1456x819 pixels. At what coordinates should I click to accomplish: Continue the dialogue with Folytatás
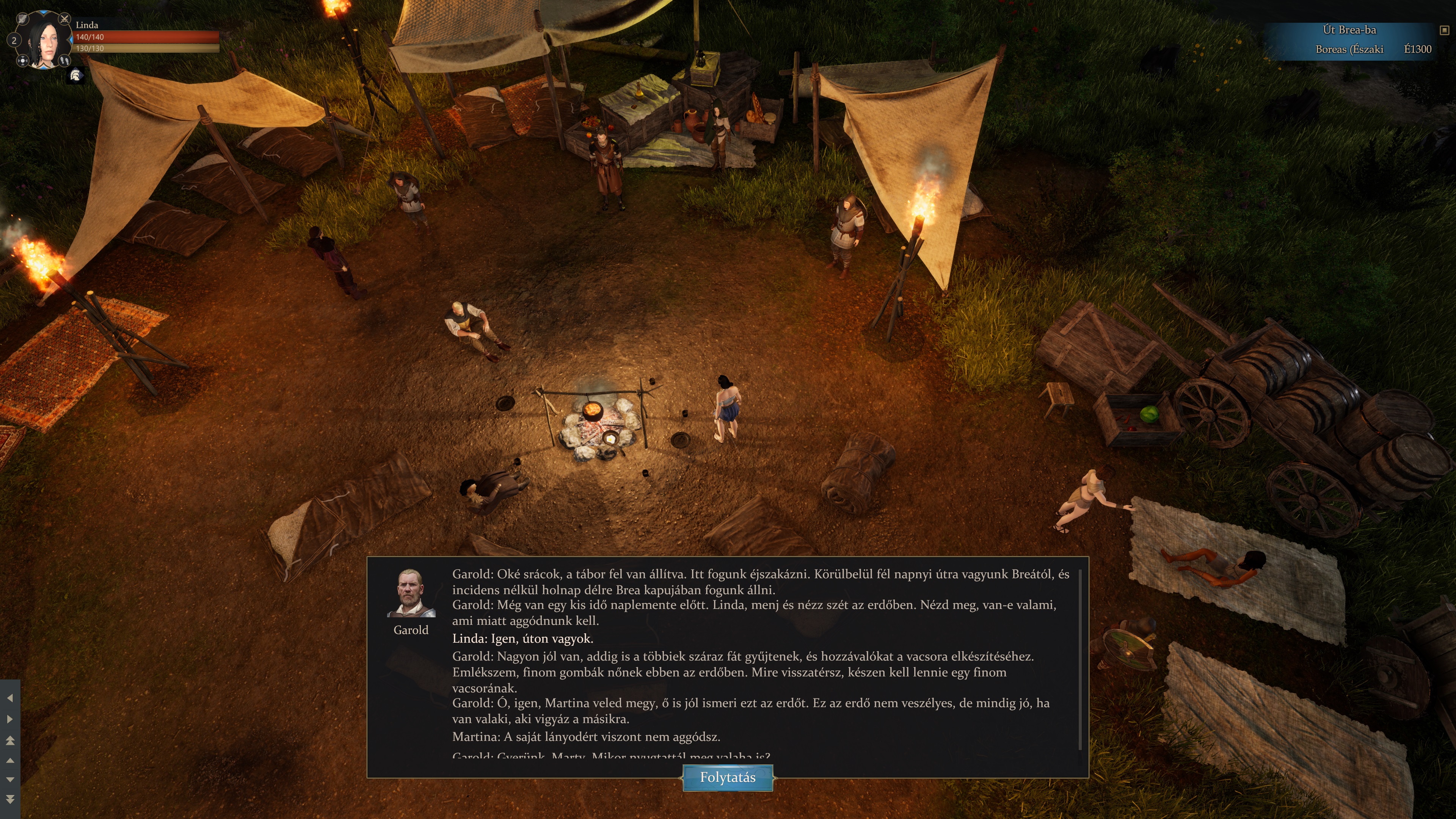(728, 778)
